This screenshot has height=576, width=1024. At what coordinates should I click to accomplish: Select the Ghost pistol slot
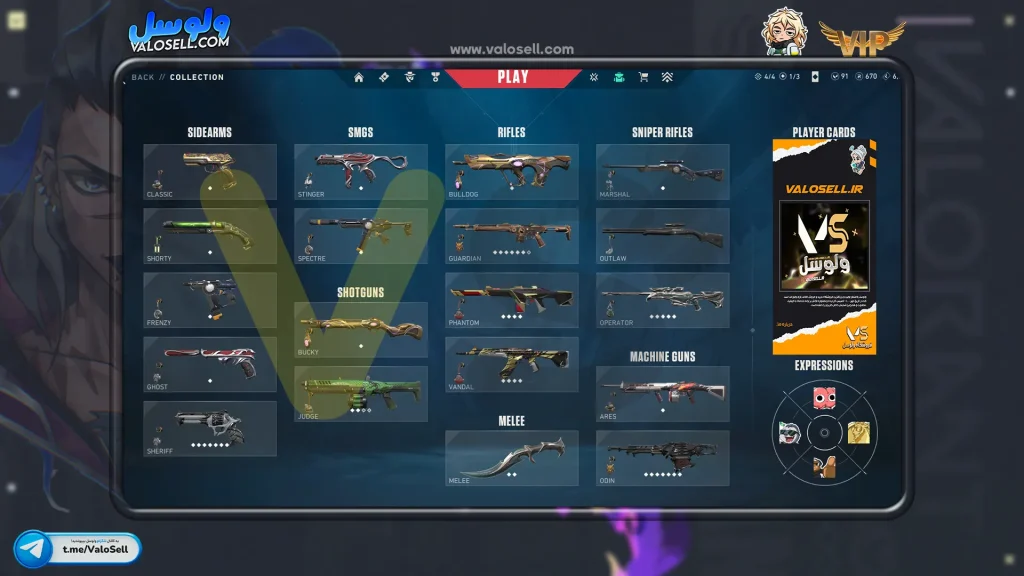[210, 364]
